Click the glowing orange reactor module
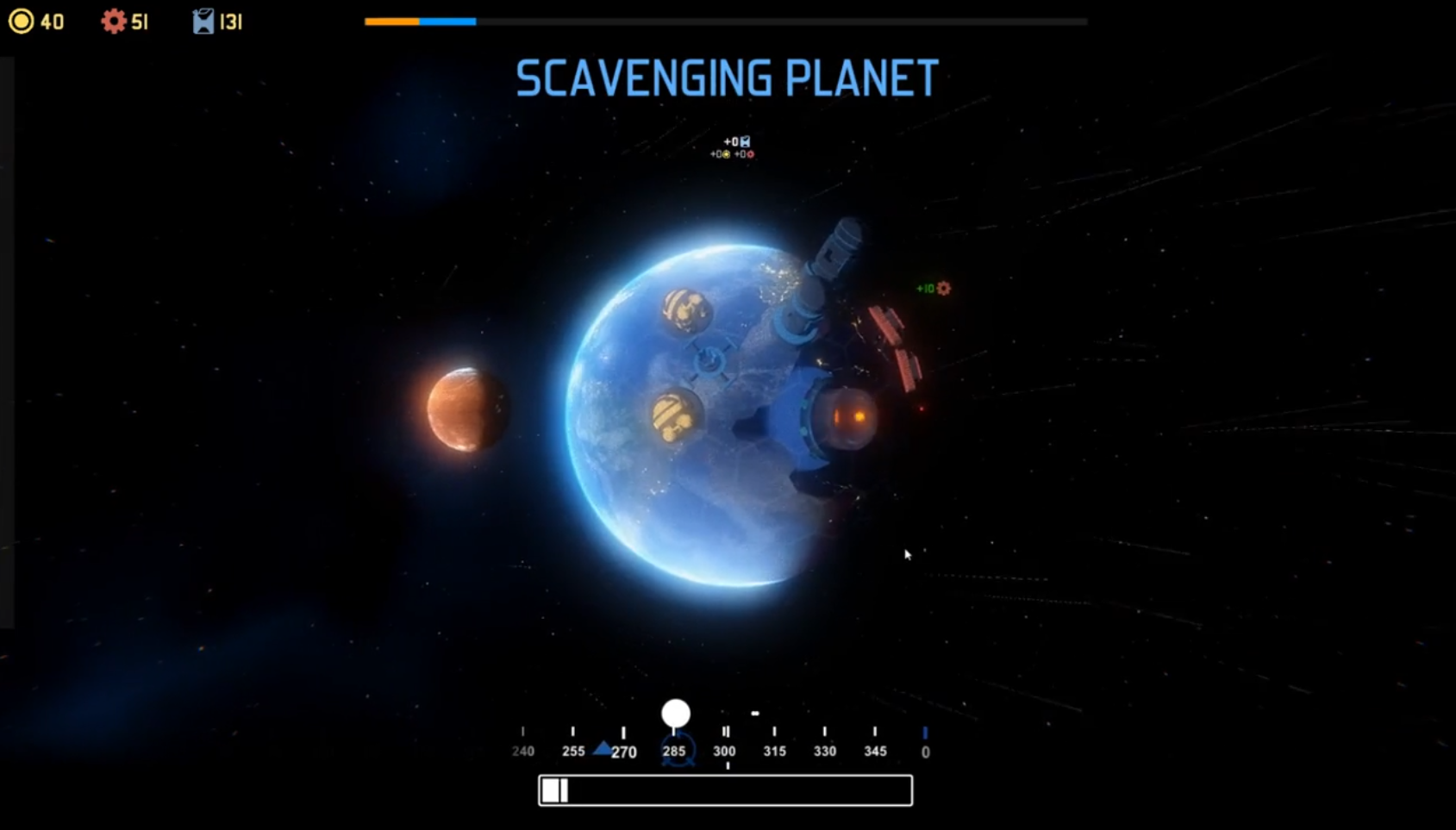This screenshot has width=1456, height=830. click(847, 417)
